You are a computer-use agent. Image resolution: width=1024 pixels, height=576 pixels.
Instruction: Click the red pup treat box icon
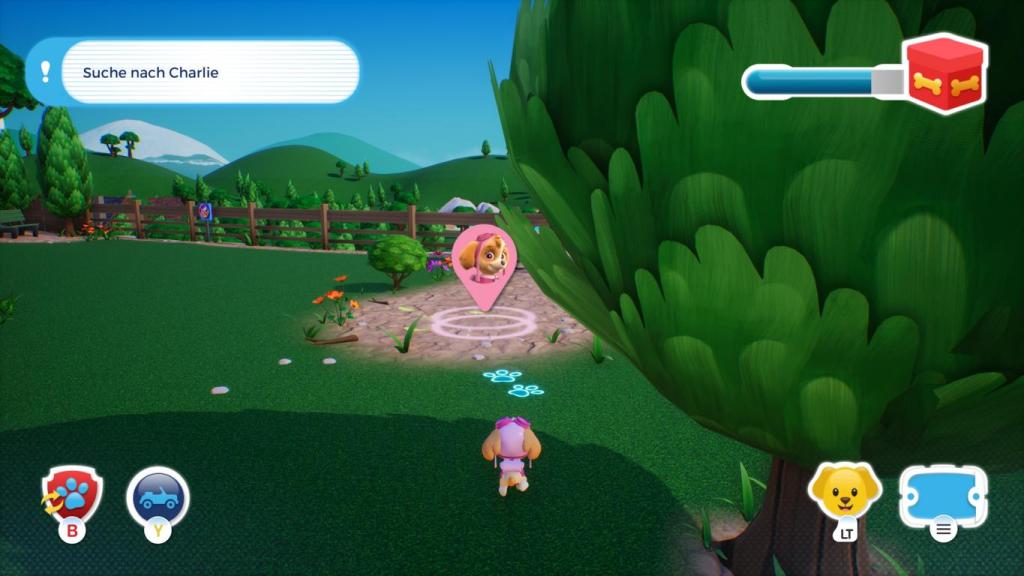click(945, 73)
